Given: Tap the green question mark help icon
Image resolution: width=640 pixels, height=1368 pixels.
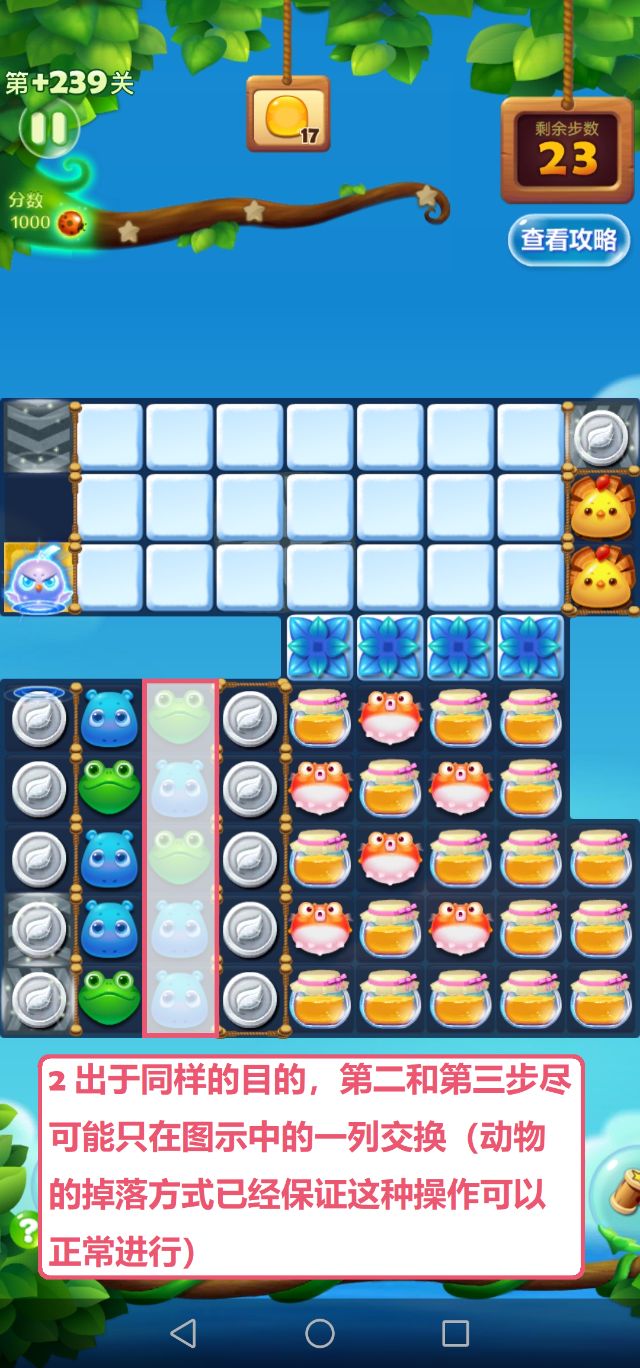Looking at the screenshot, I should (x=24, y=1227).
